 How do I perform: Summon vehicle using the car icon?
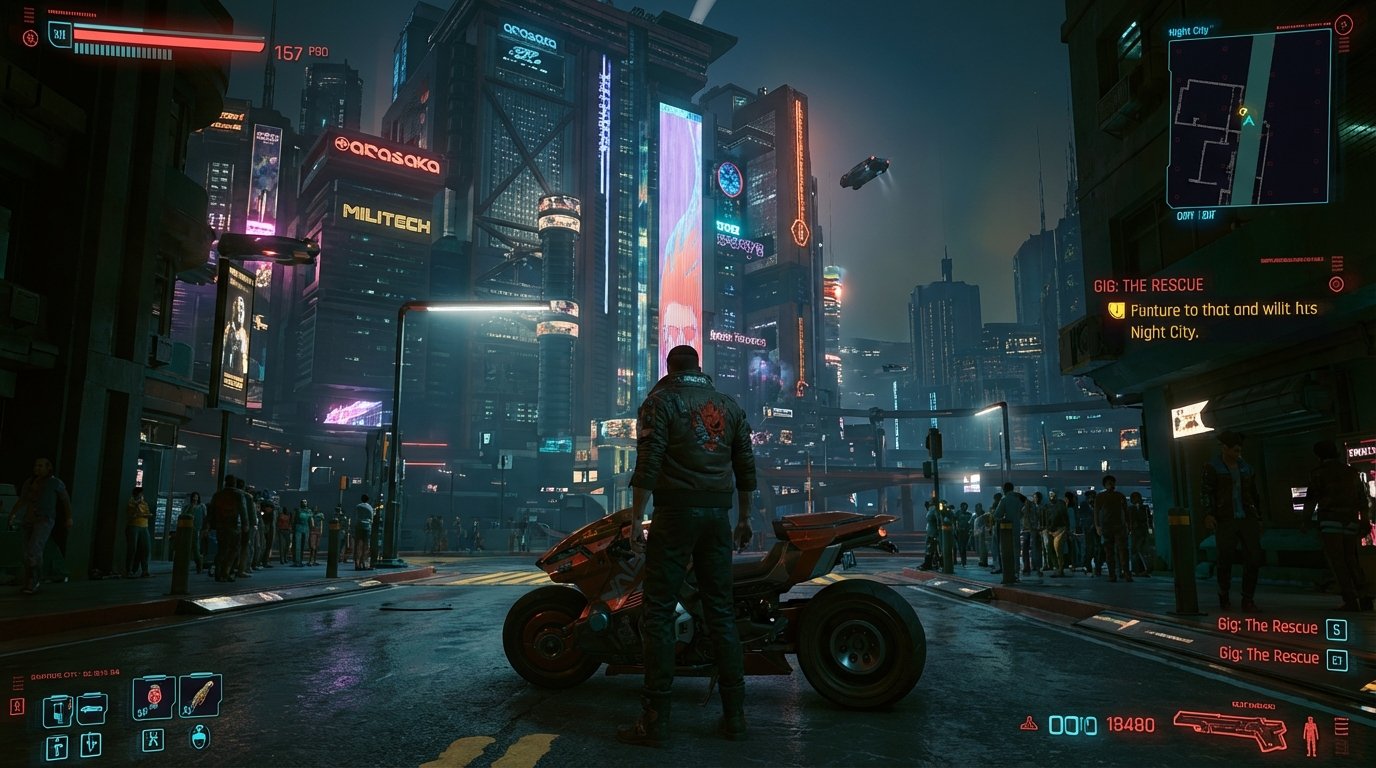(92, 709)
